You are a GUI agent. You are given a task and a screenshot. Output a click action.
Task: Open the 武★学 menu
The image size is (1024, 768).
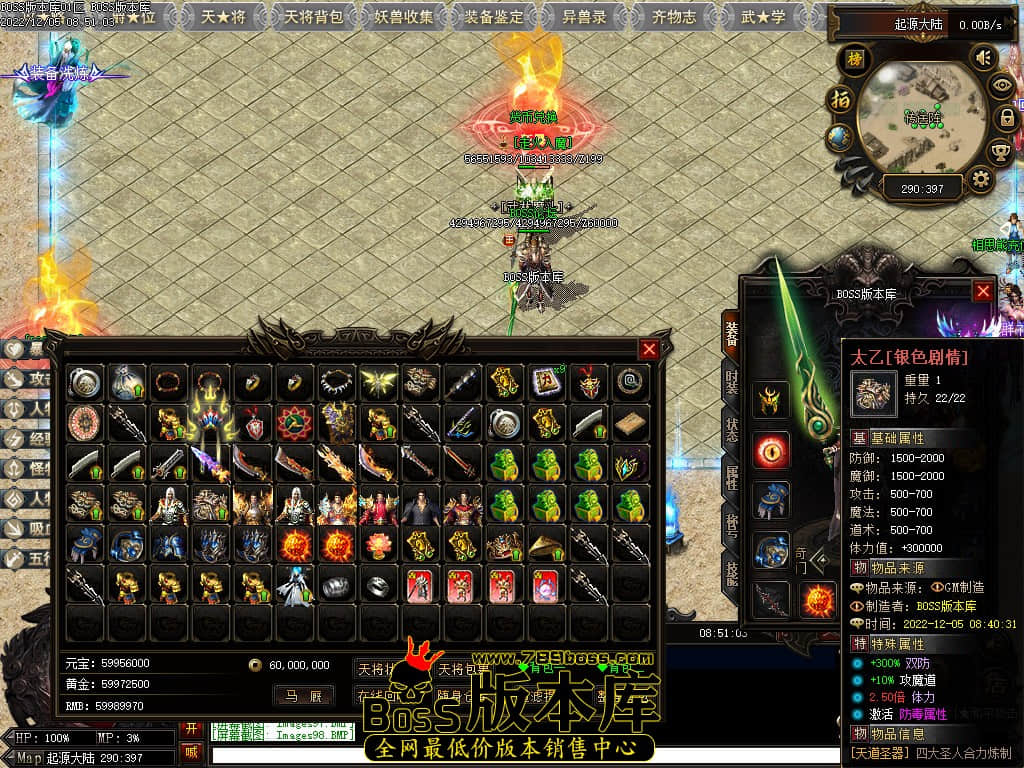point(763,16)
